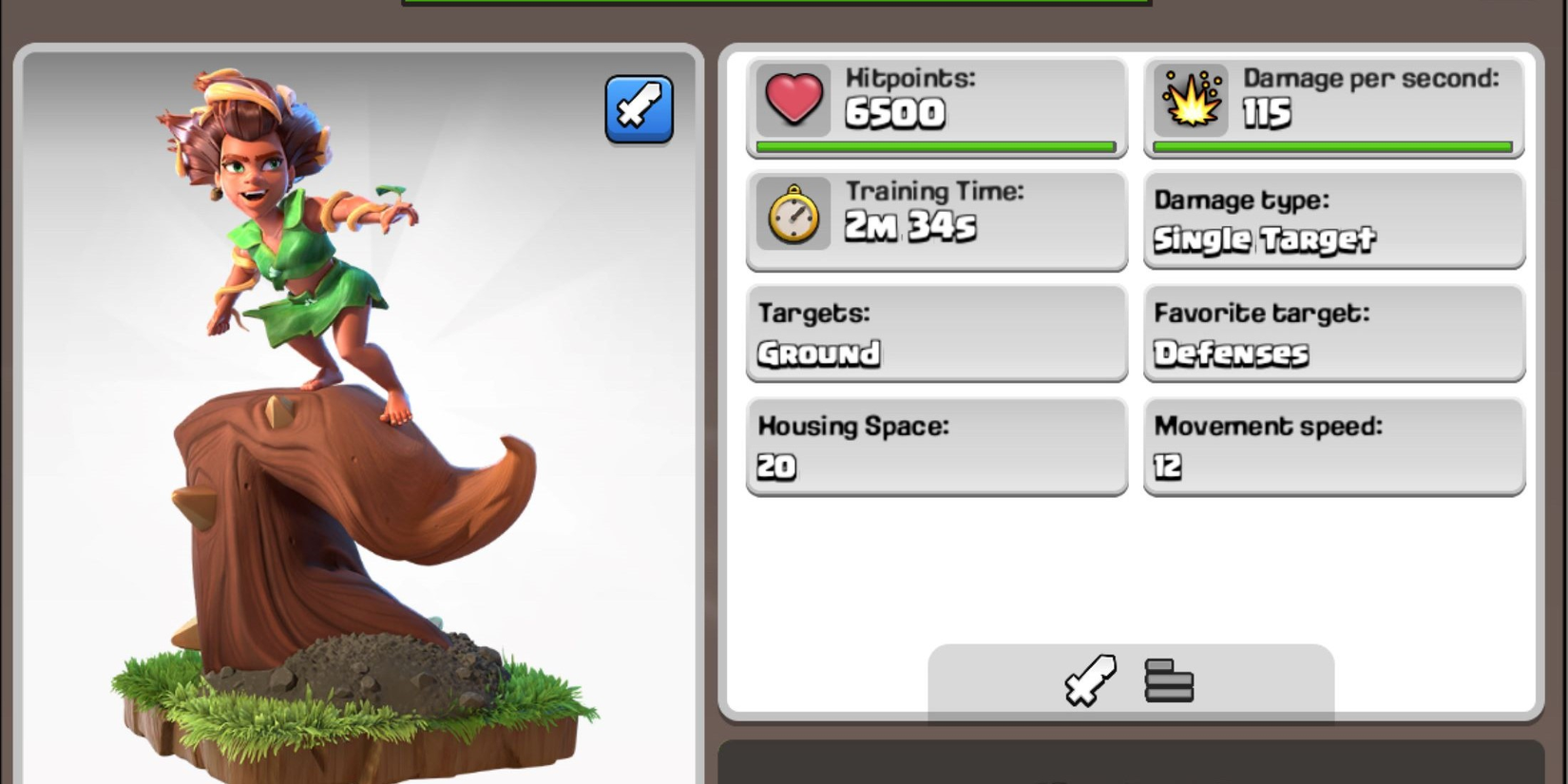Image resolution: width=1568 pixels, height=784 pixels.
Task: Click the Favorite target Defenses card
Action: (x=1330, y=335)
